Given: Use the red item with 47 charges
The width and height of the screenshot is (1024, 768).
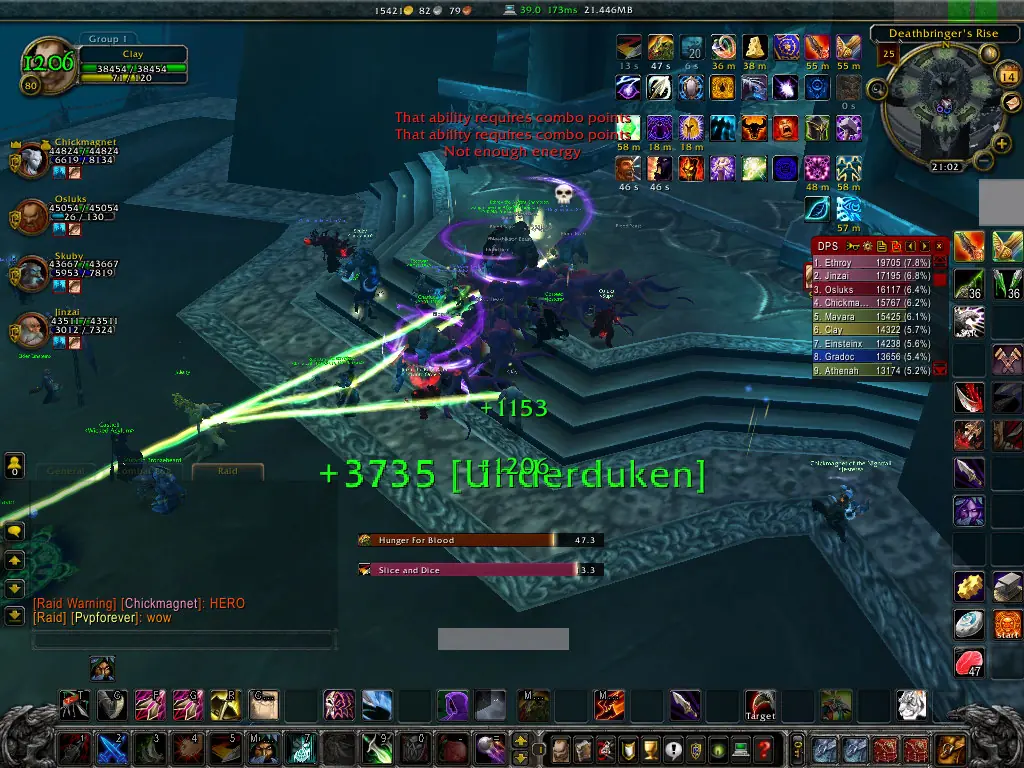Looking at the screenshot, I should (968, 661).
